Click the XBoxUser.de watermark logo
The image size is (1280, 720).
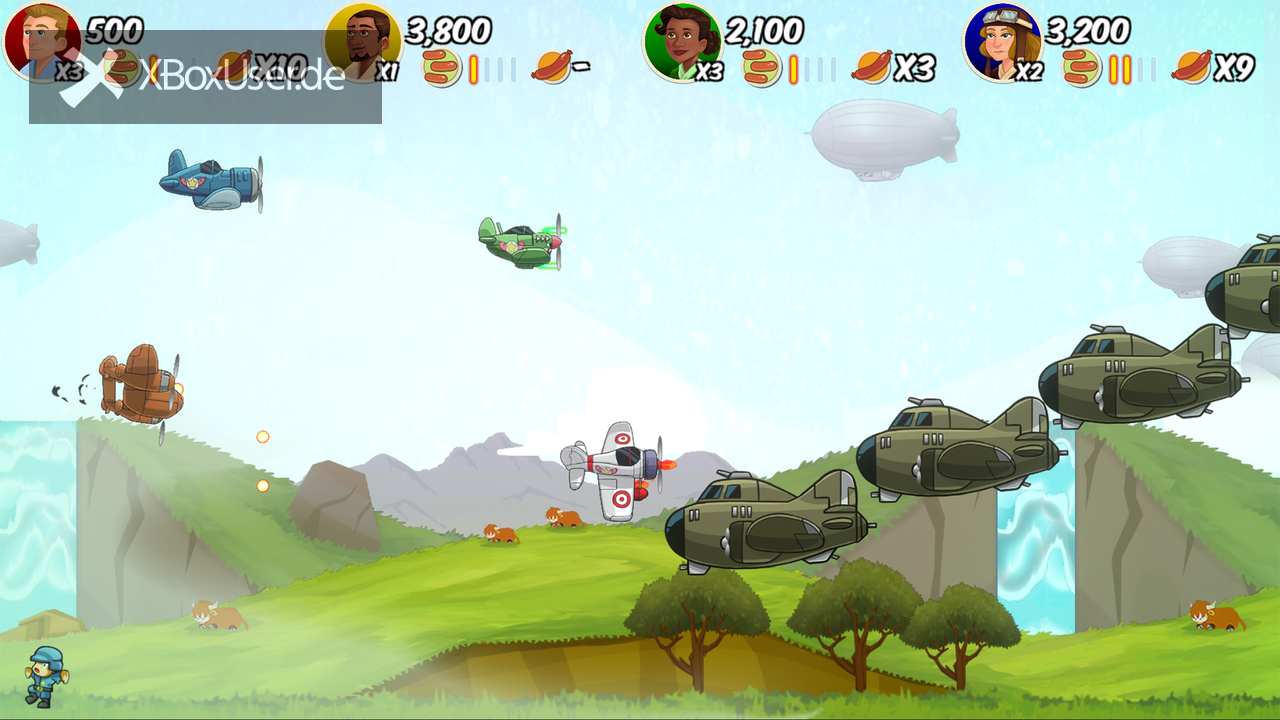point(205,77)
